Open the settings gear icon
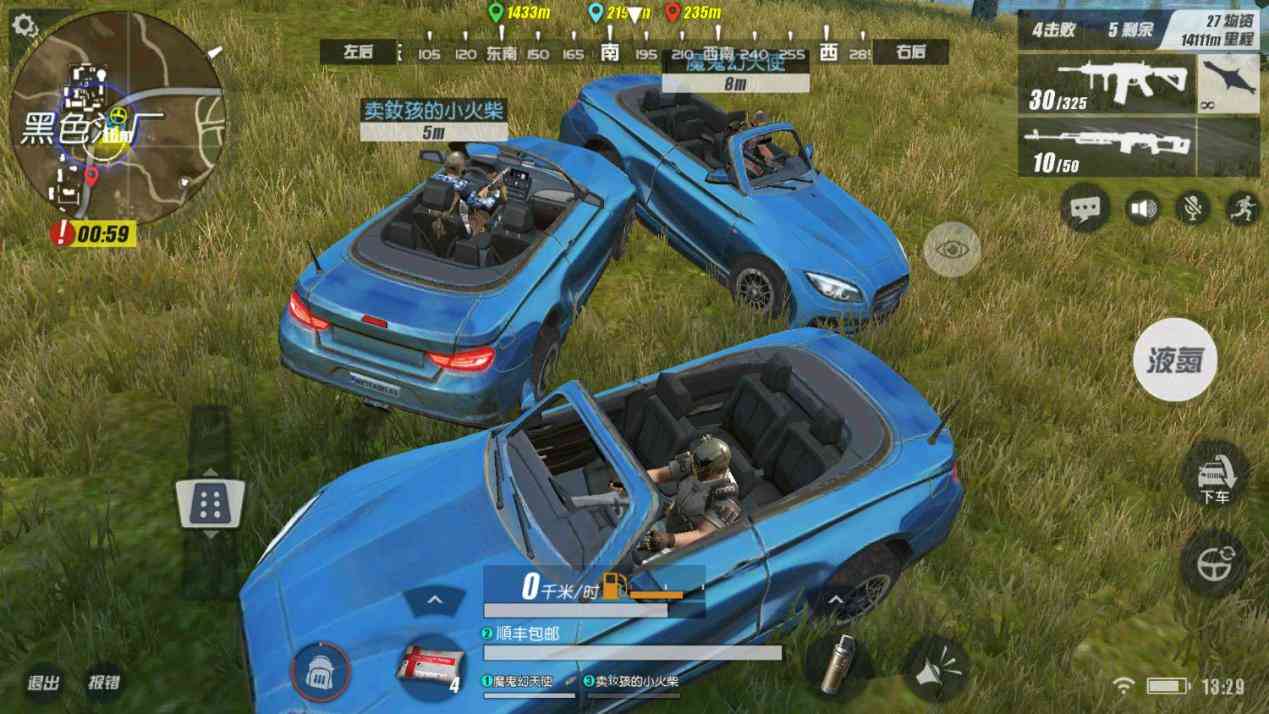 [x=25, y=27]
